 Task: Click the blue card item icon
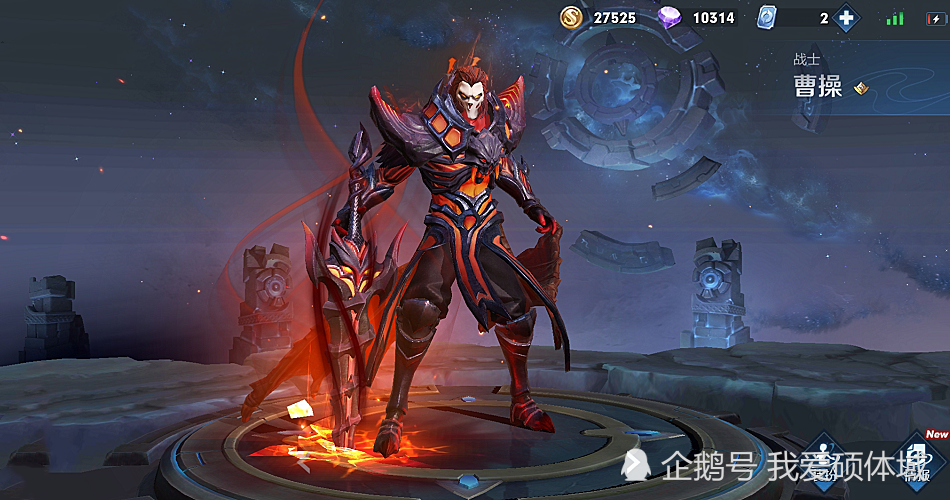[x=768, y=18]
